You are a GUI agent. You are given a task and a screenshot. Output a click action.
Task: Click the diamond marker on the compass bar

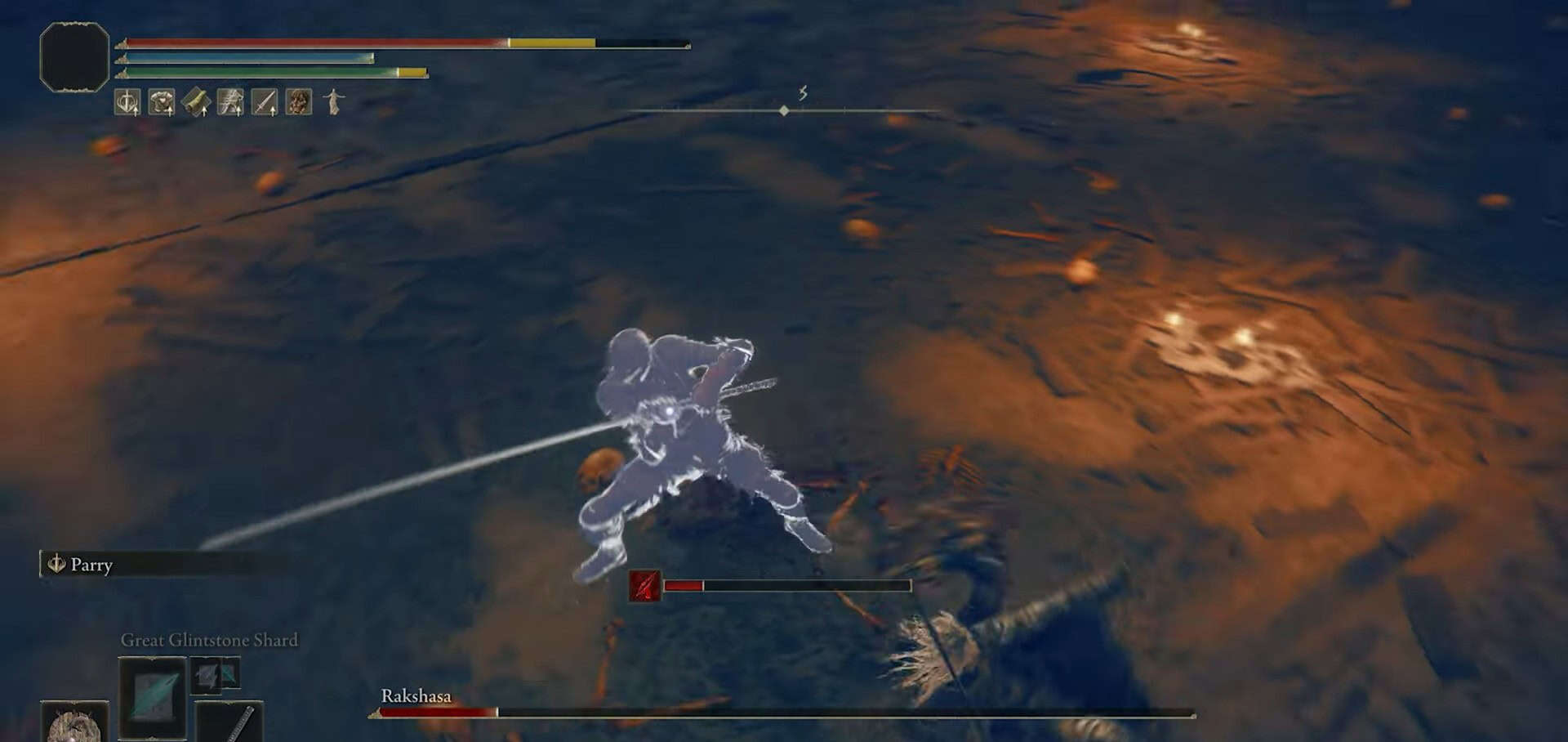pos(784,111)
